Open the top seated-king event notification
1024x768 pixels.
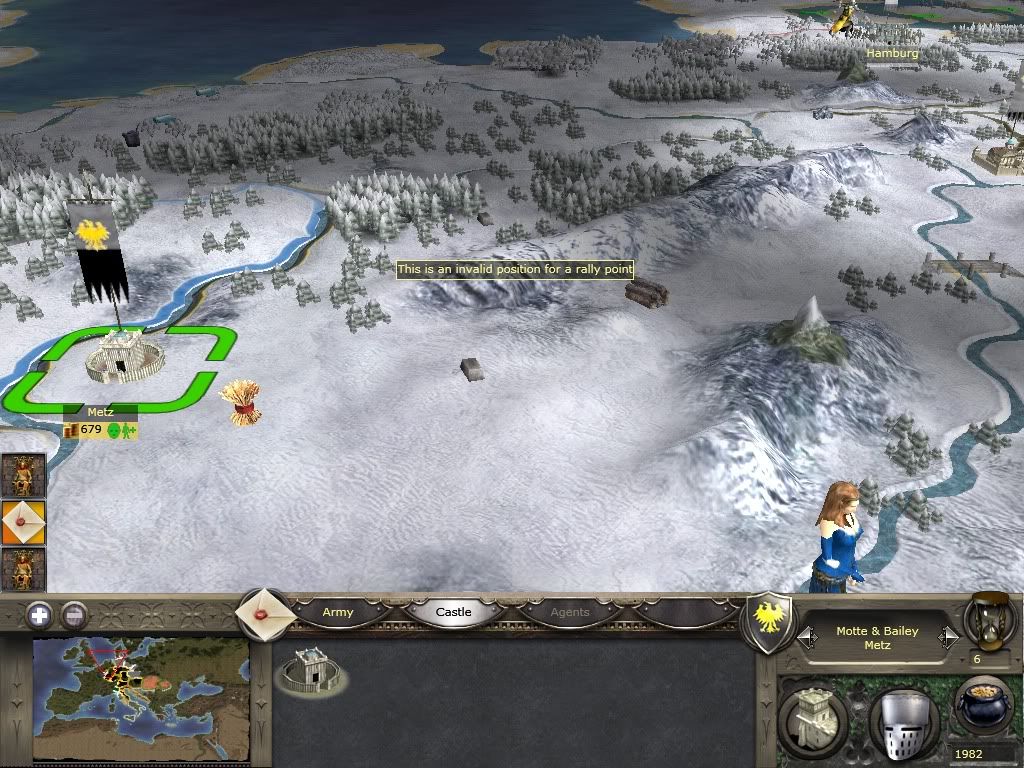pos(23,476)
